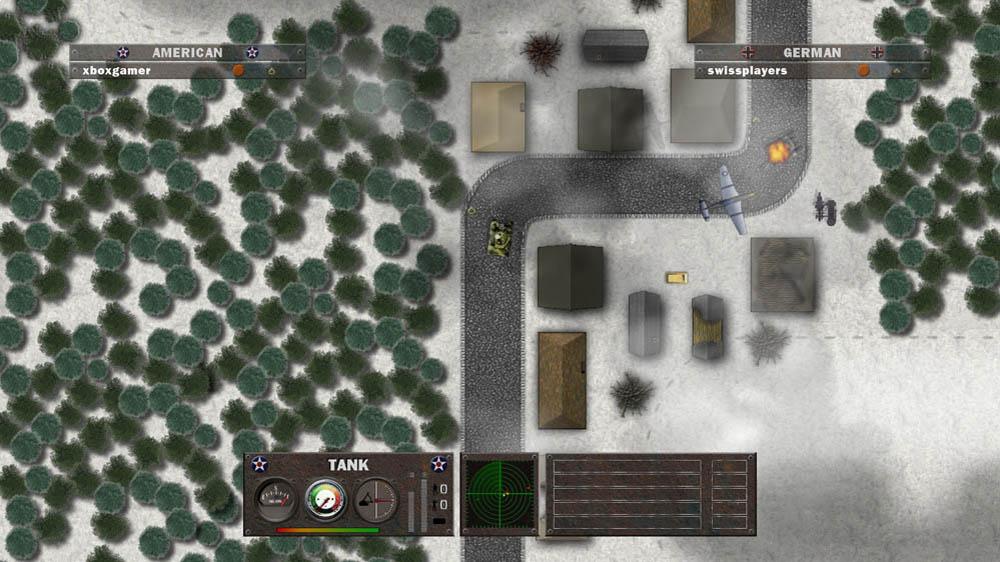The width and height of the screenshot is (1000, 562).
Task: Click the TANK vehicle panel title
Action: point(348,465)
